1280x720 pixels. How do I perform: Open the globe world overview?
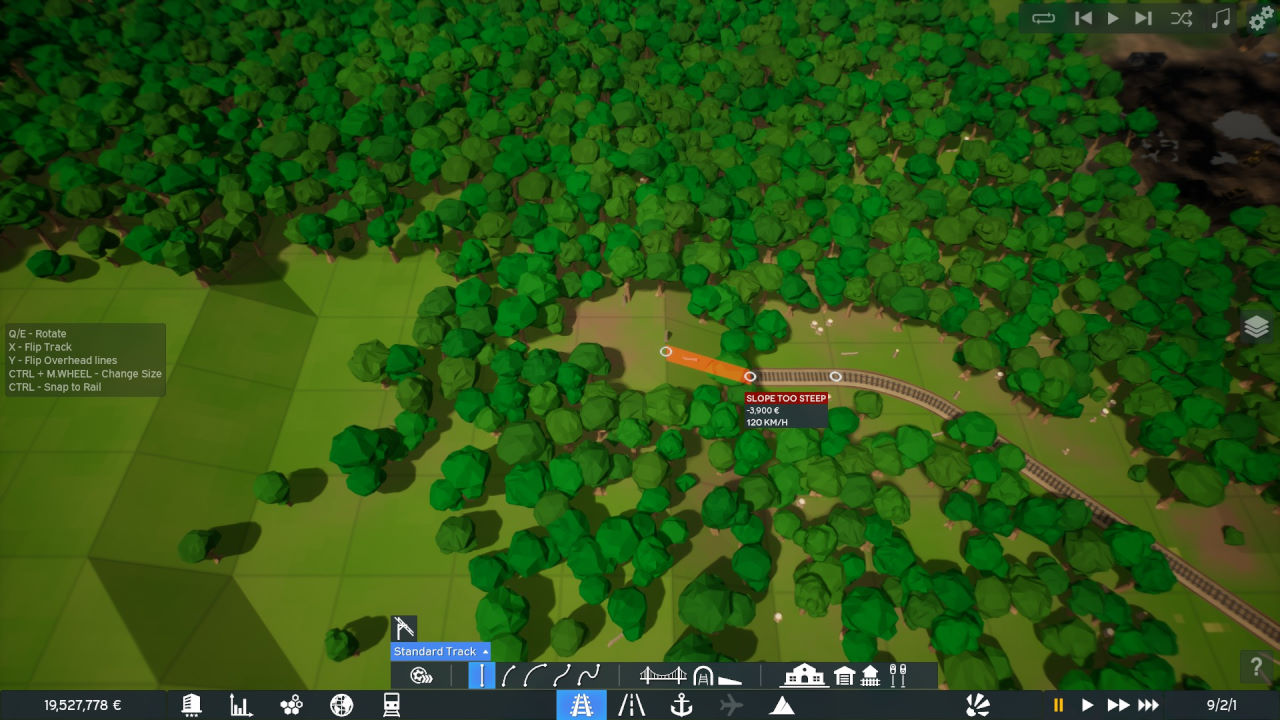tap(341, 705)
